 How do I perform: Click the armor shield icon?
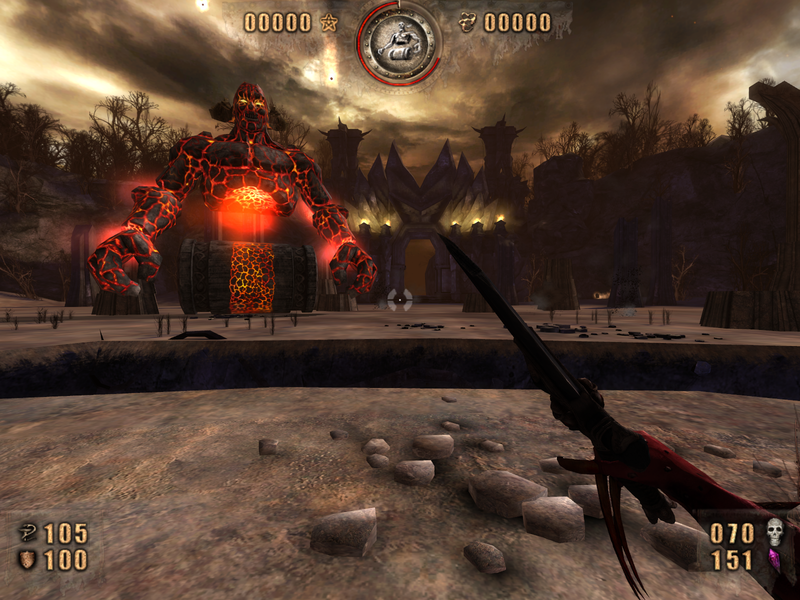click(x=27, y=560)
